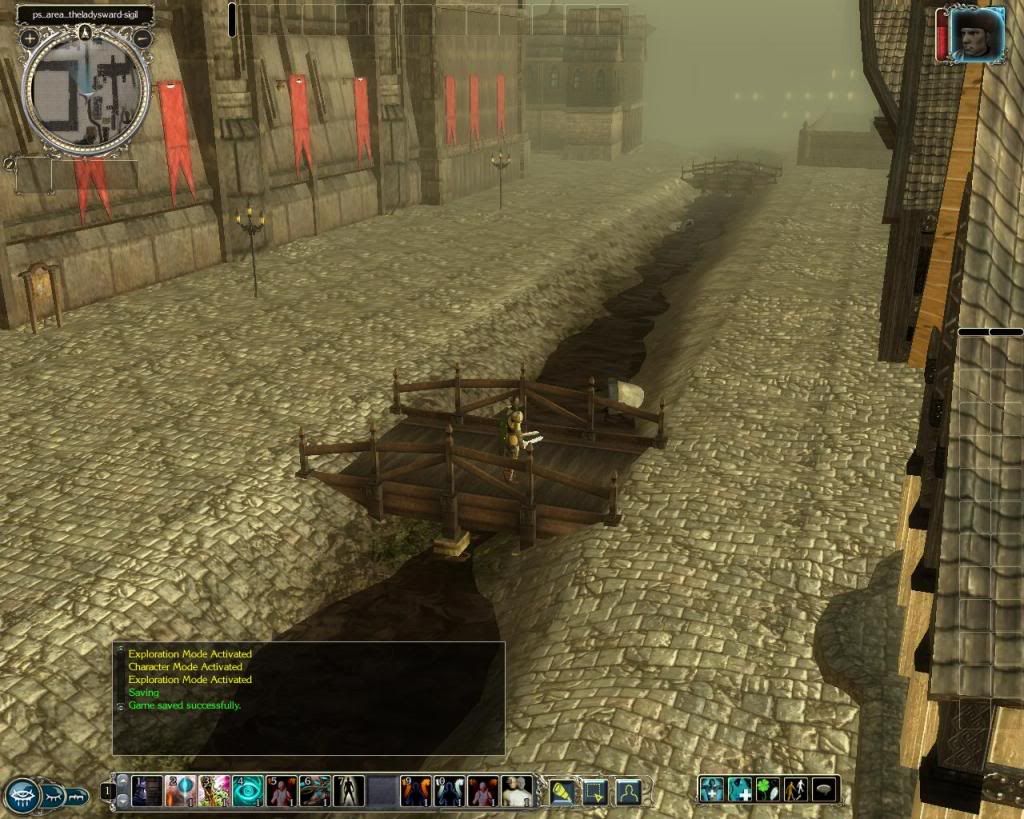Click the selection arrow mode button
Screen dimensions: 1024x819
[x=595, y=791]
